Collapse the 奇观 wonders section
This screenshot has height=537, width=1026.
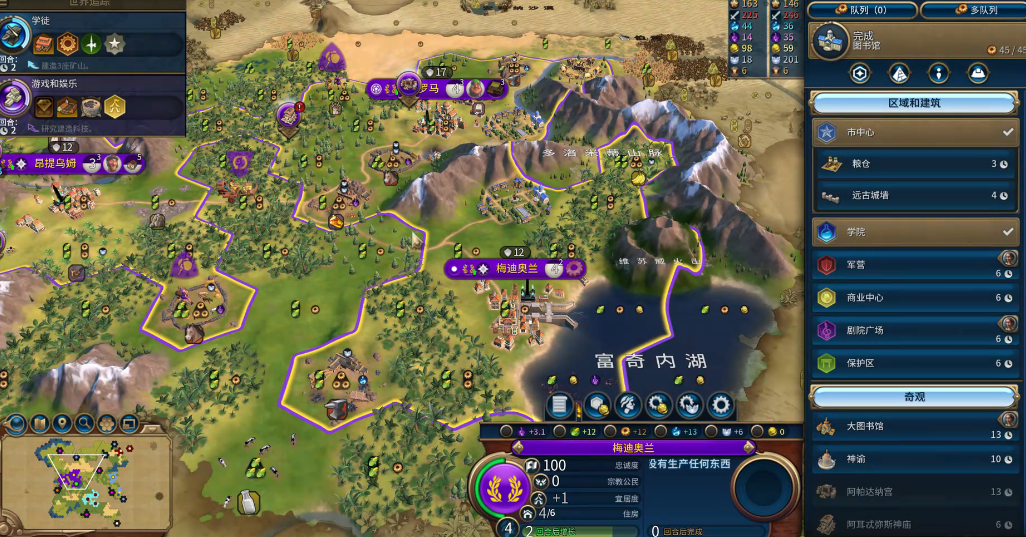(914, 396)
